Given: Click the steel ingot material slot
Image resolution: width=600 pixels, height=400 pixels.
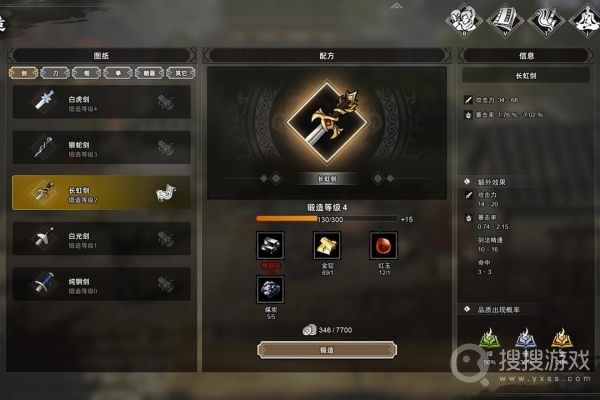Looking at the screenshot, I should [x=270, y=245].
